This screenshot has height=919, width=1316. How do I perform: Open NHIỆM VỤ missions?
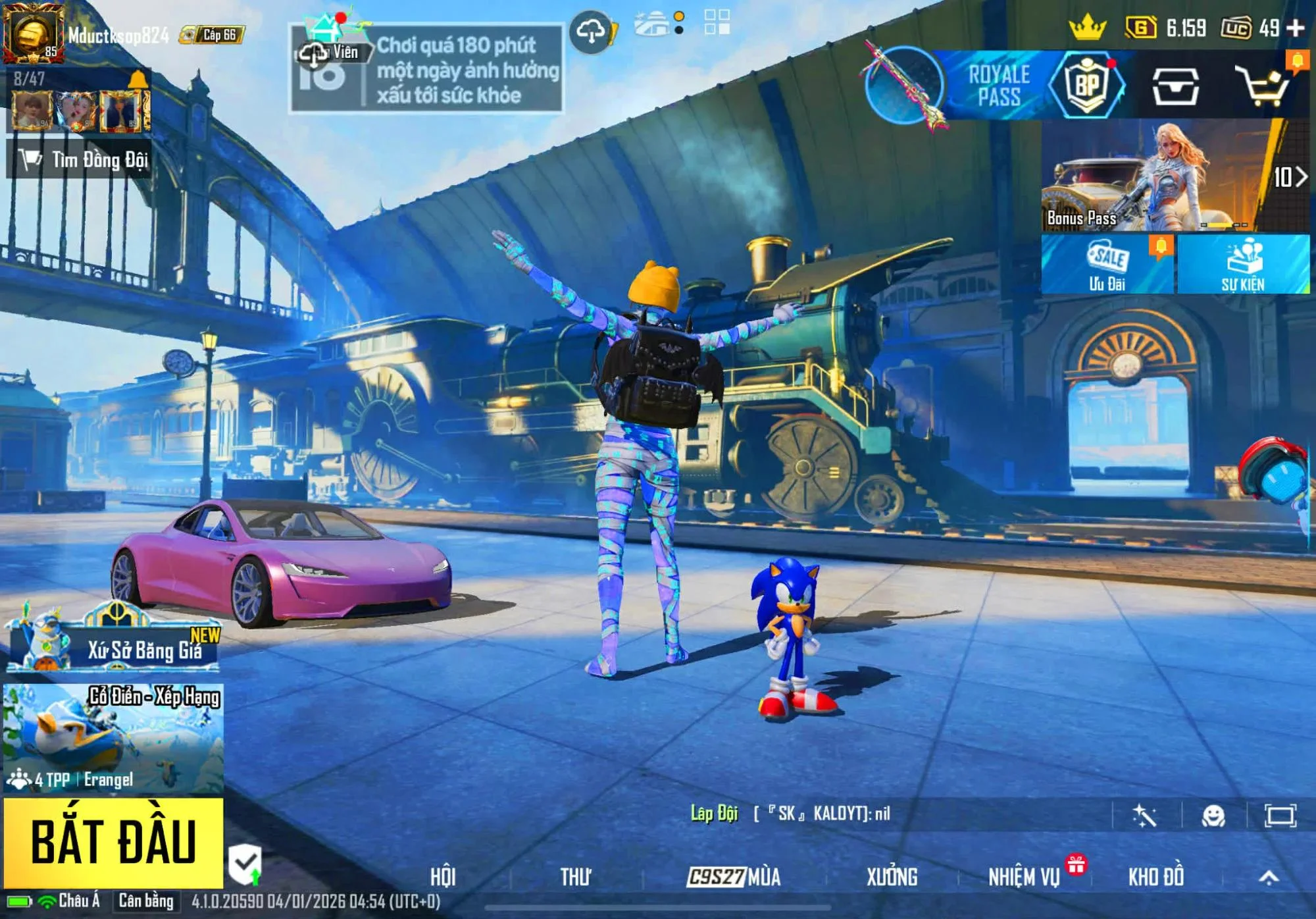pyautogui.click(x=1024, y=877)
